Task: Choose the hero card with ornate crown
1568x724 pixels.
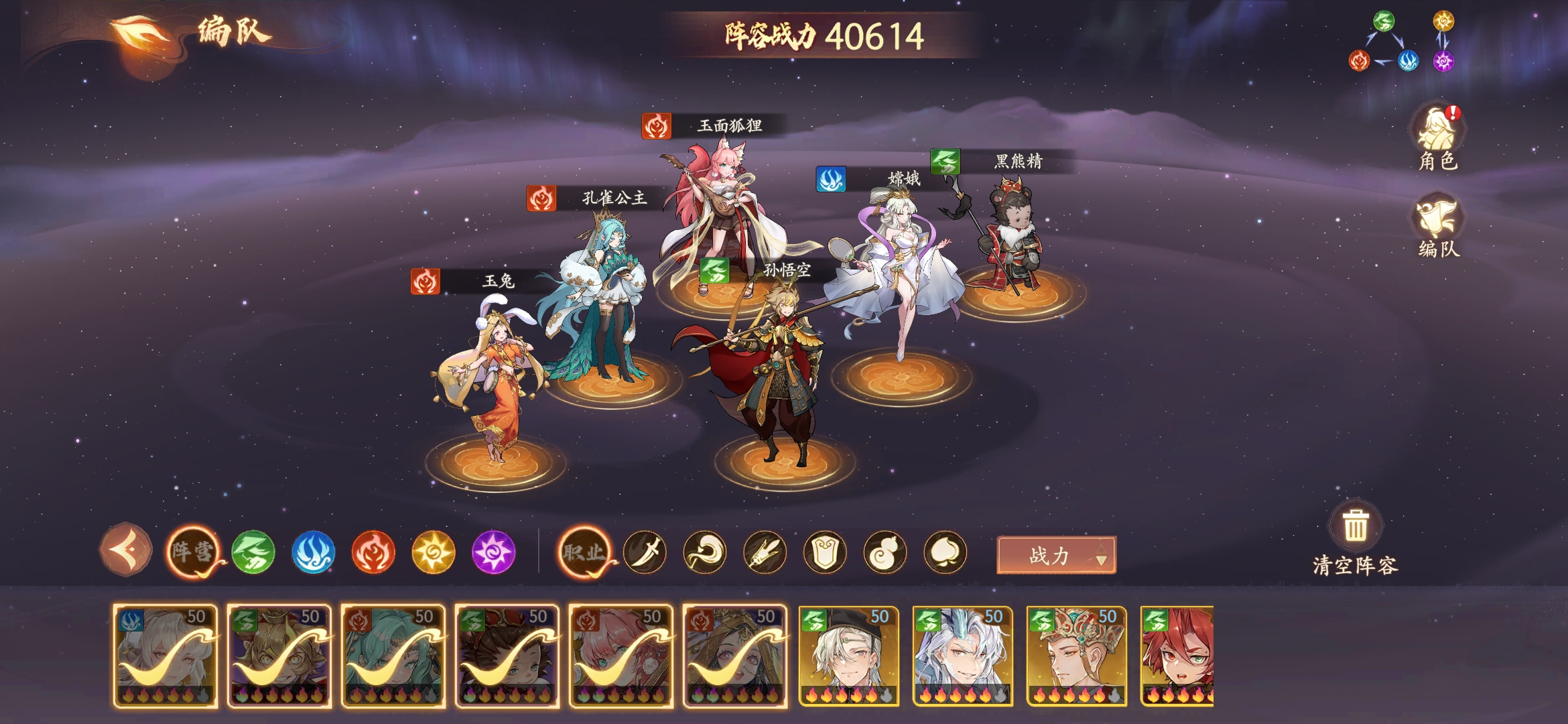Action: pos(1076,656)
